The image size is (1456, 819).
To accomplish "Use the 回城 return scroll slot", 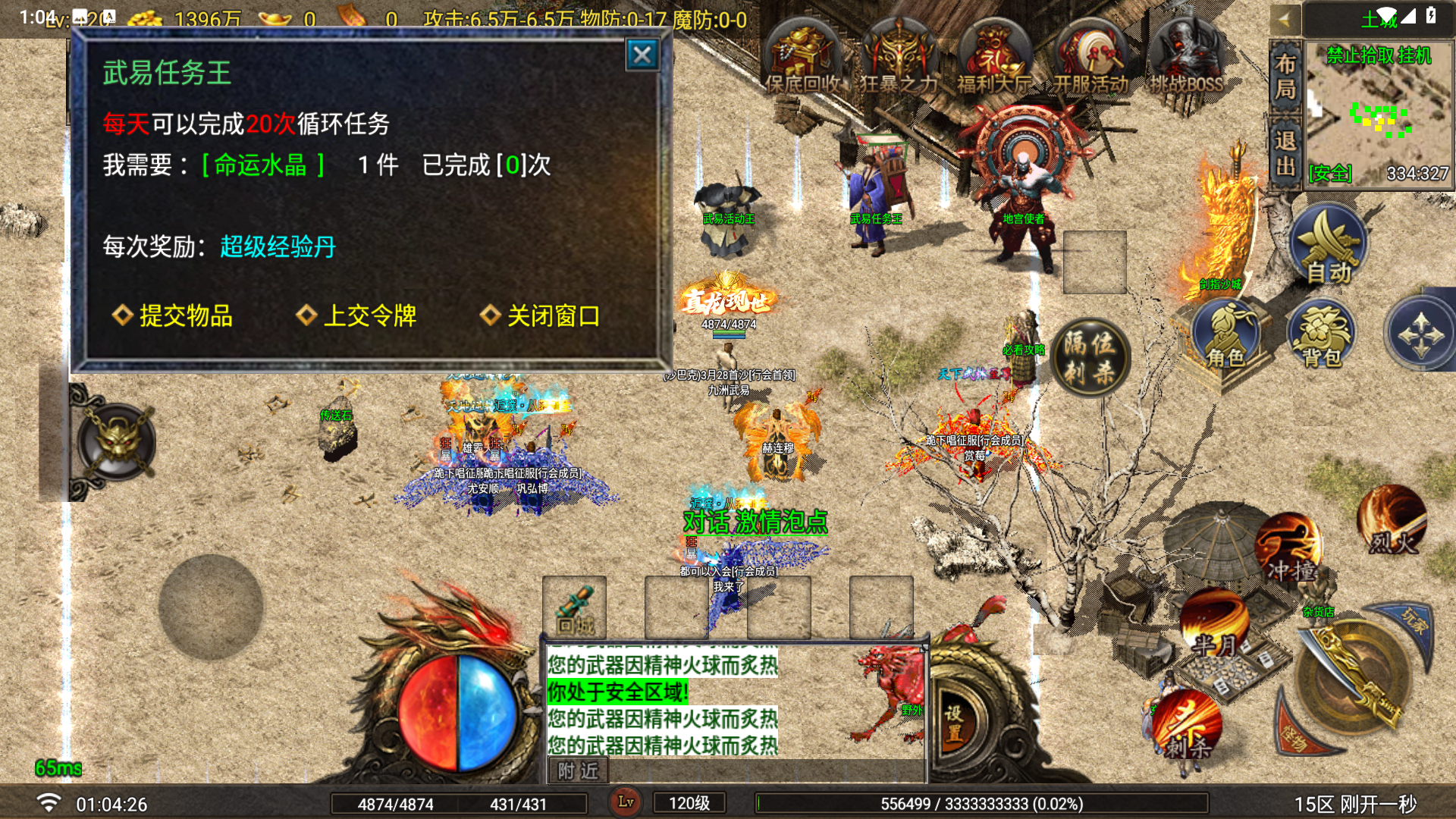I will point(574,607).
